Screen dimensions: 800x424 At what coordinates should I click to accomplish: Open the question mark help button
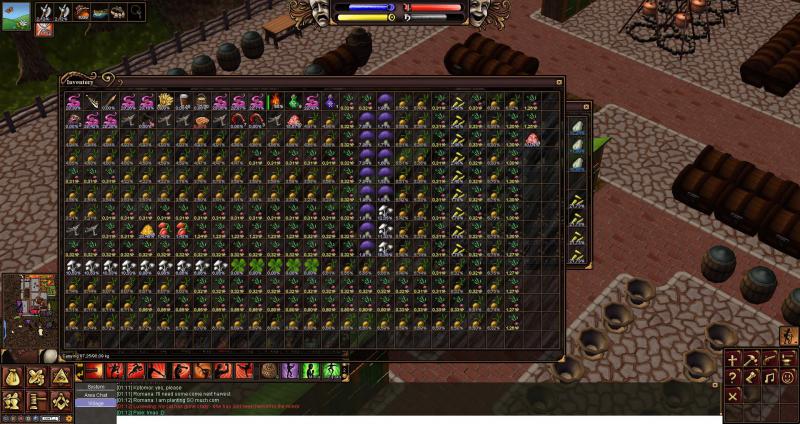(x=734, y=377)
